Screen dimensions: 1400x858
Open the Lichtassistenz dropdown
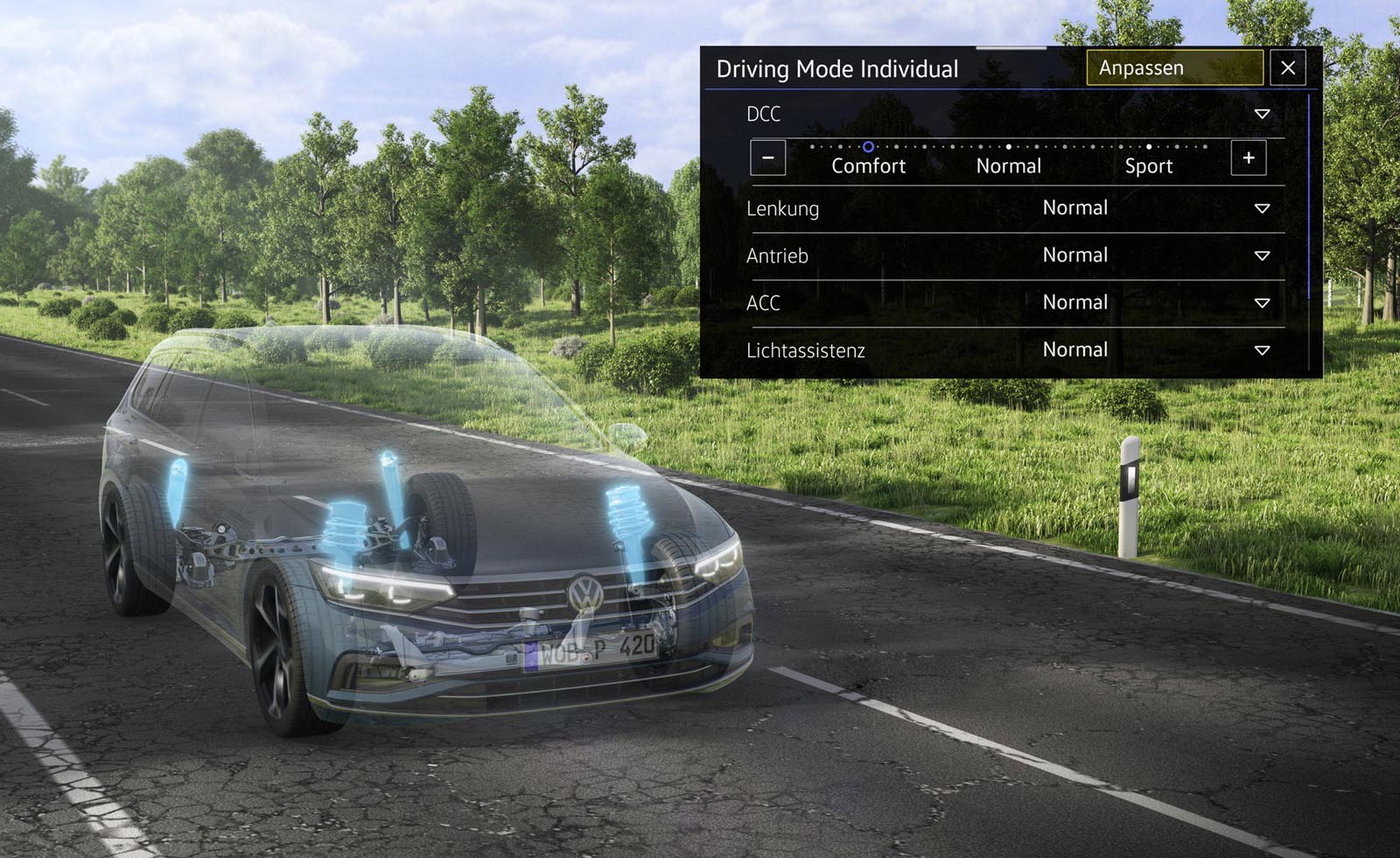click(1262, 350)
